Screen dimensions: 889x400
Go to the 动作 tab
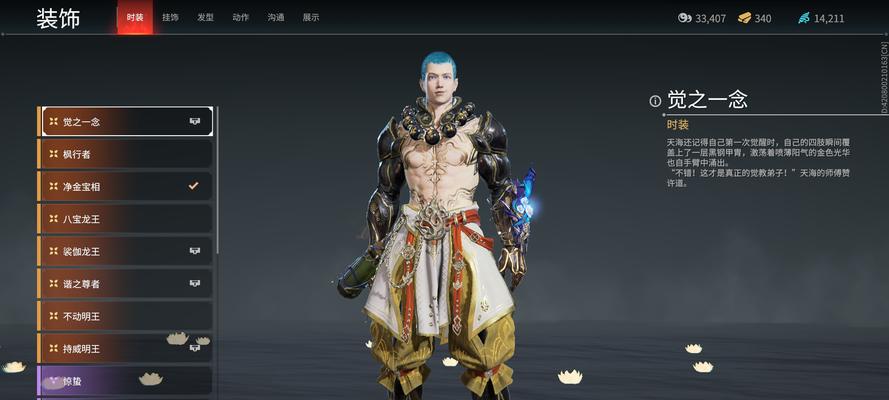coord(240,18)
